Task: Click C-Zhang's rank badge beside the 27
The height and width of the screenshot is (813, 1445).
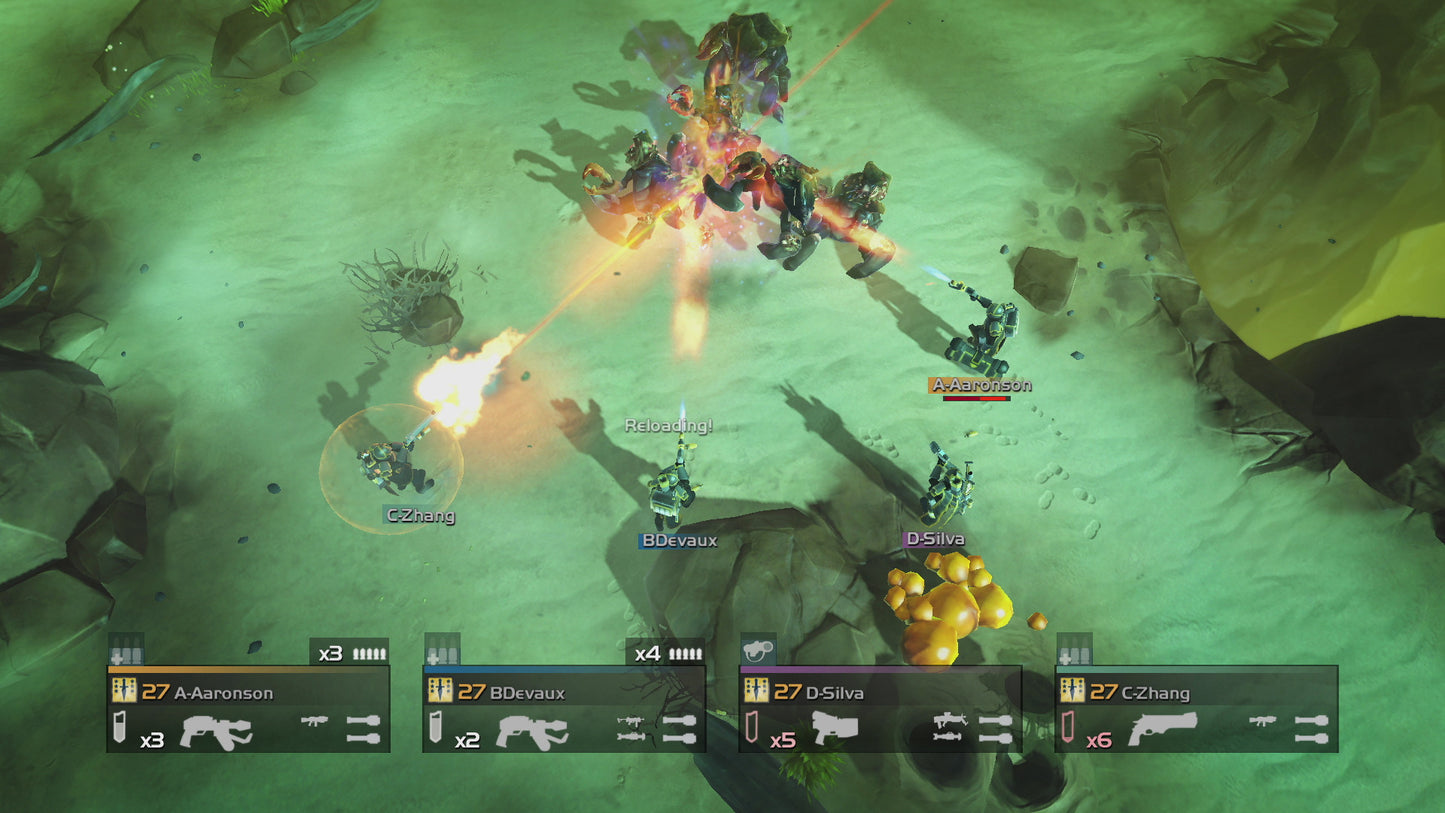Action: click(1074, 690)
